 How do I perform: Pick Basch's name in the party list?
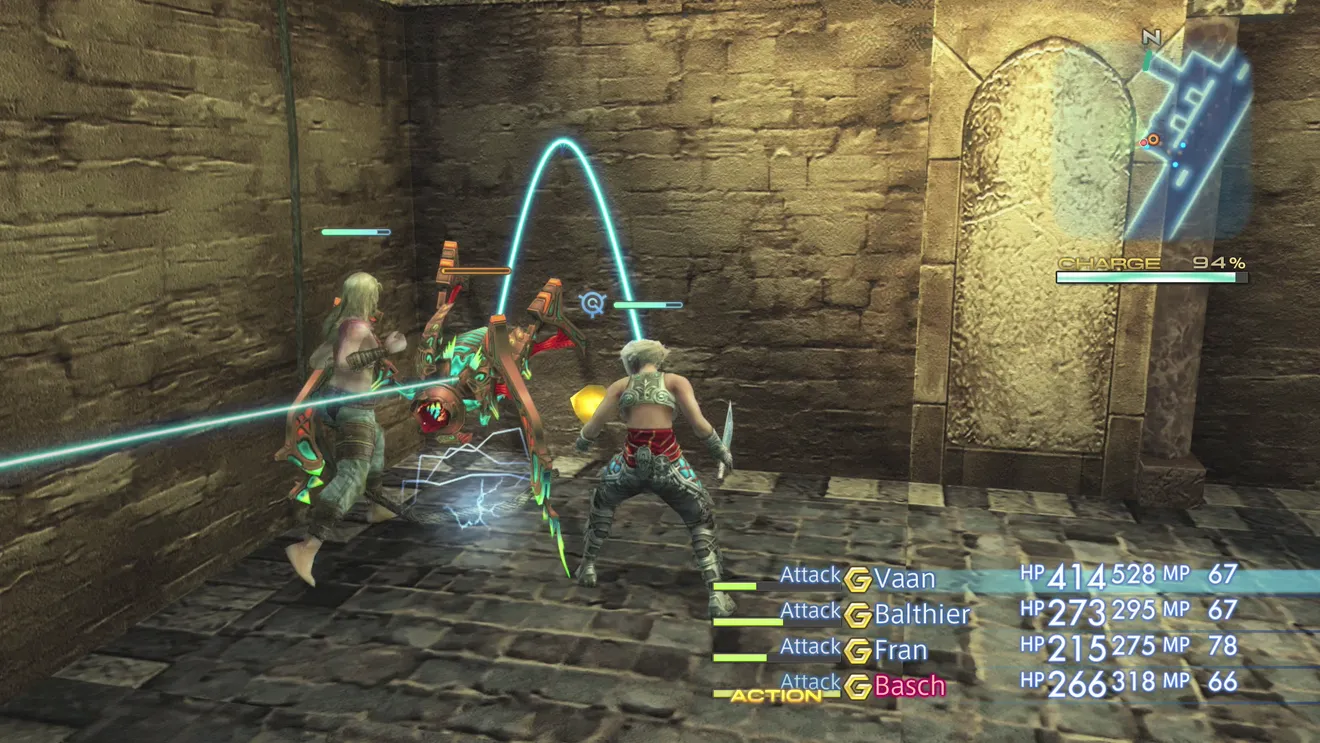click(909, 686)
